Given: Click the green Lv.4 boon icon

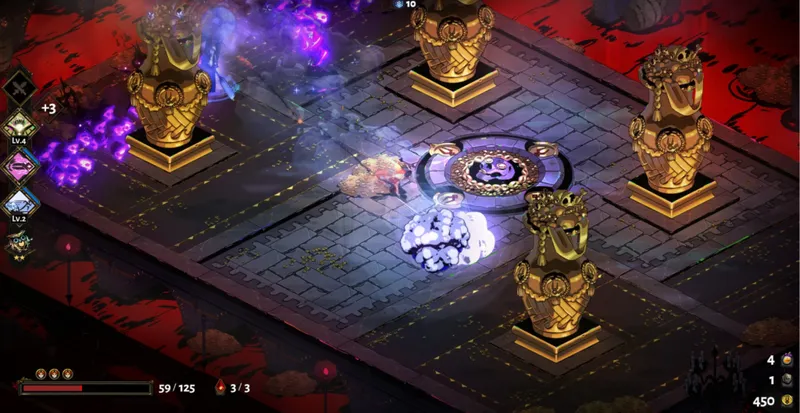Looking at the screenshot, I should [20, 127].
